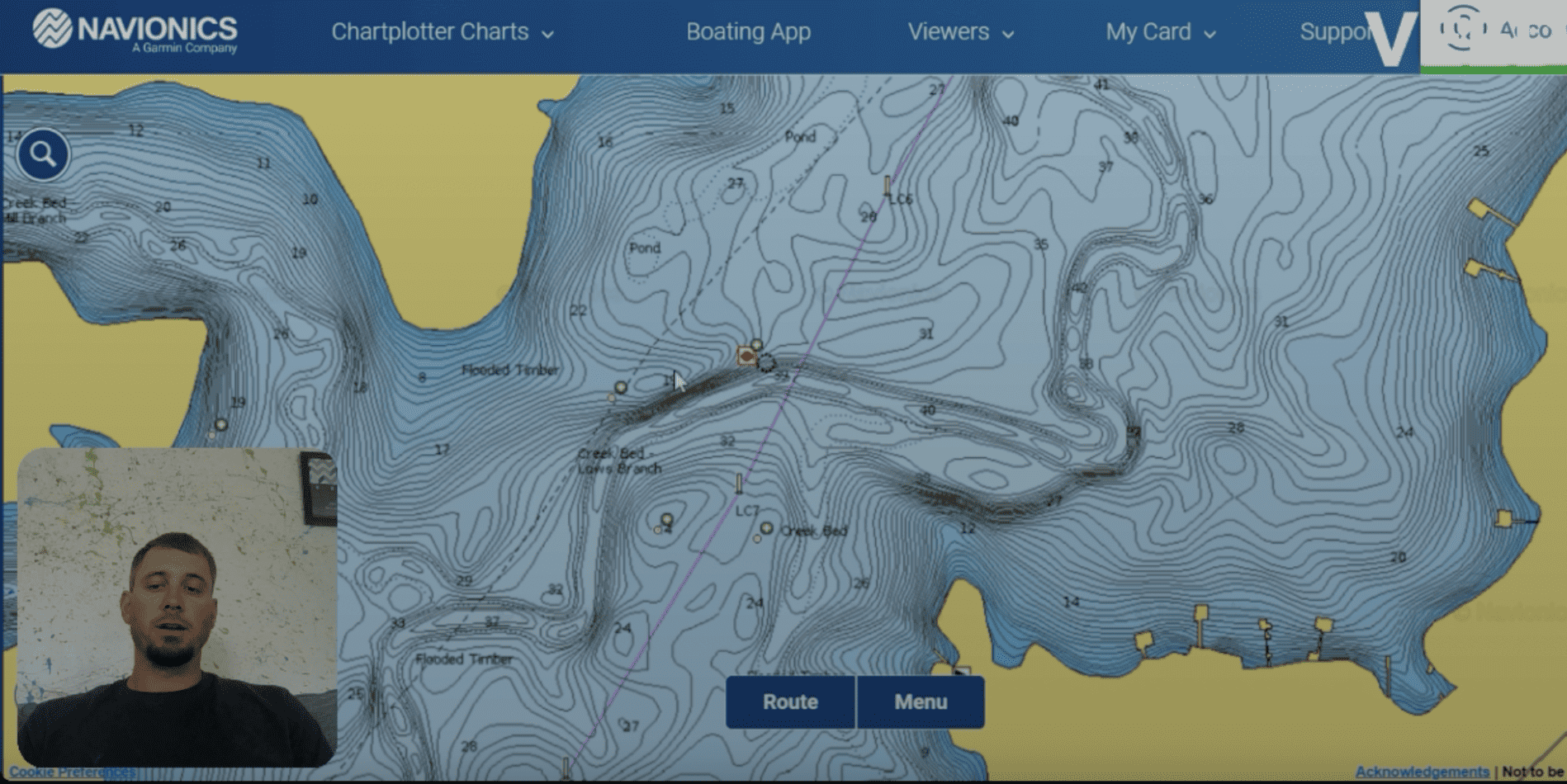Screen dimensions: 1567x784
Task: Click the Route button
Action: [x=789, y=702]
